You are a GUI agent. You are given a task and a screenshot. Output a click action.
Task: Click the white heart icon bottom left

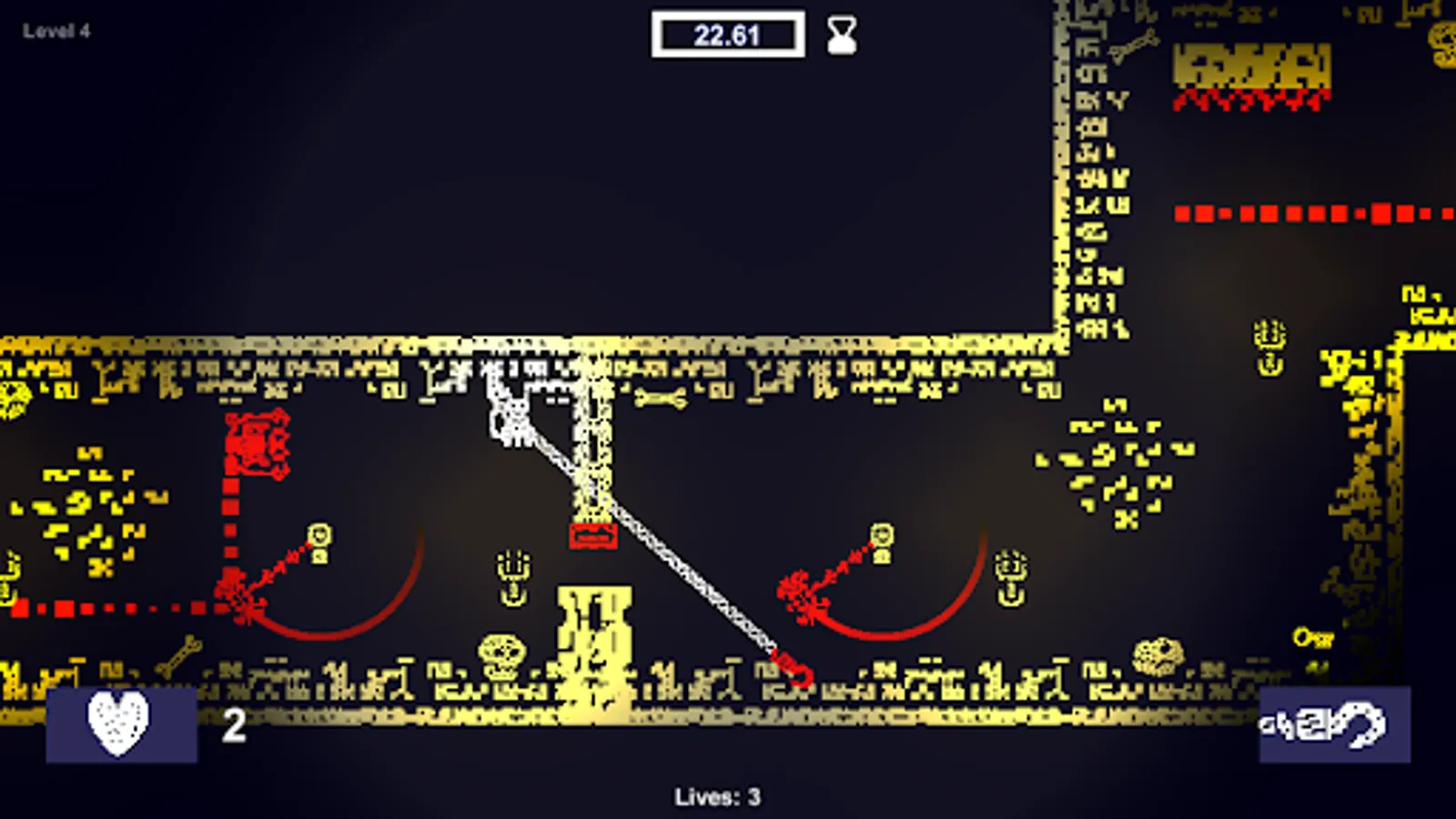116,725
